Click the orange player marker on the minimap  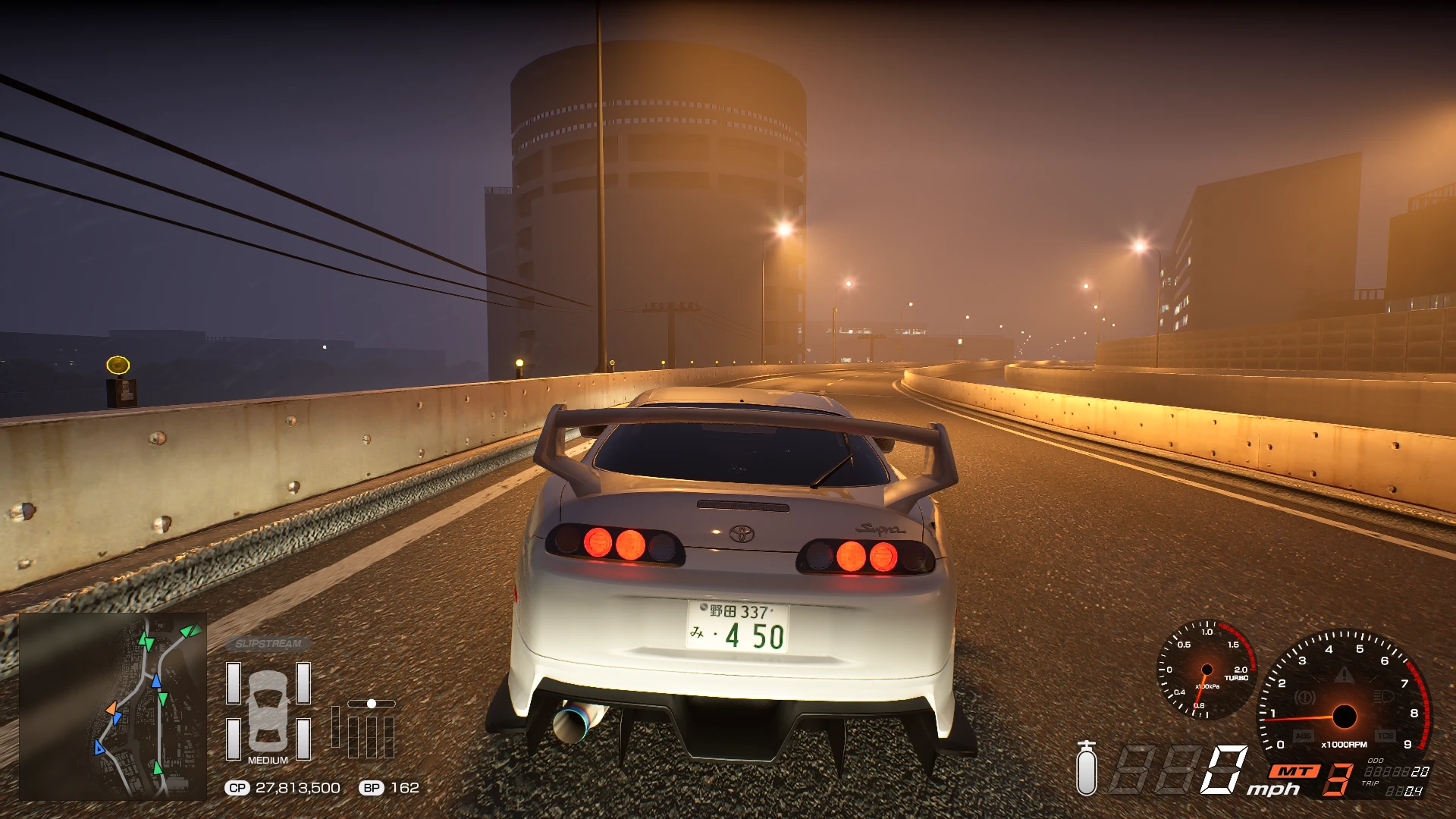(114, 708)
